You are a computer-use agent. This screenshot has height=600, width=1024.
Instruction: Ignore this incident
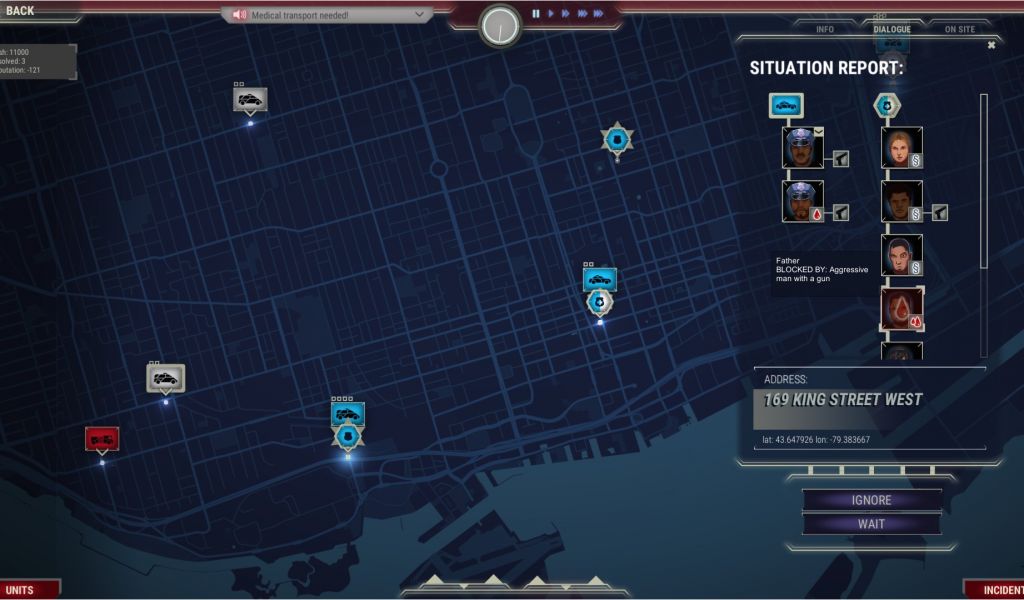(871, 500)
